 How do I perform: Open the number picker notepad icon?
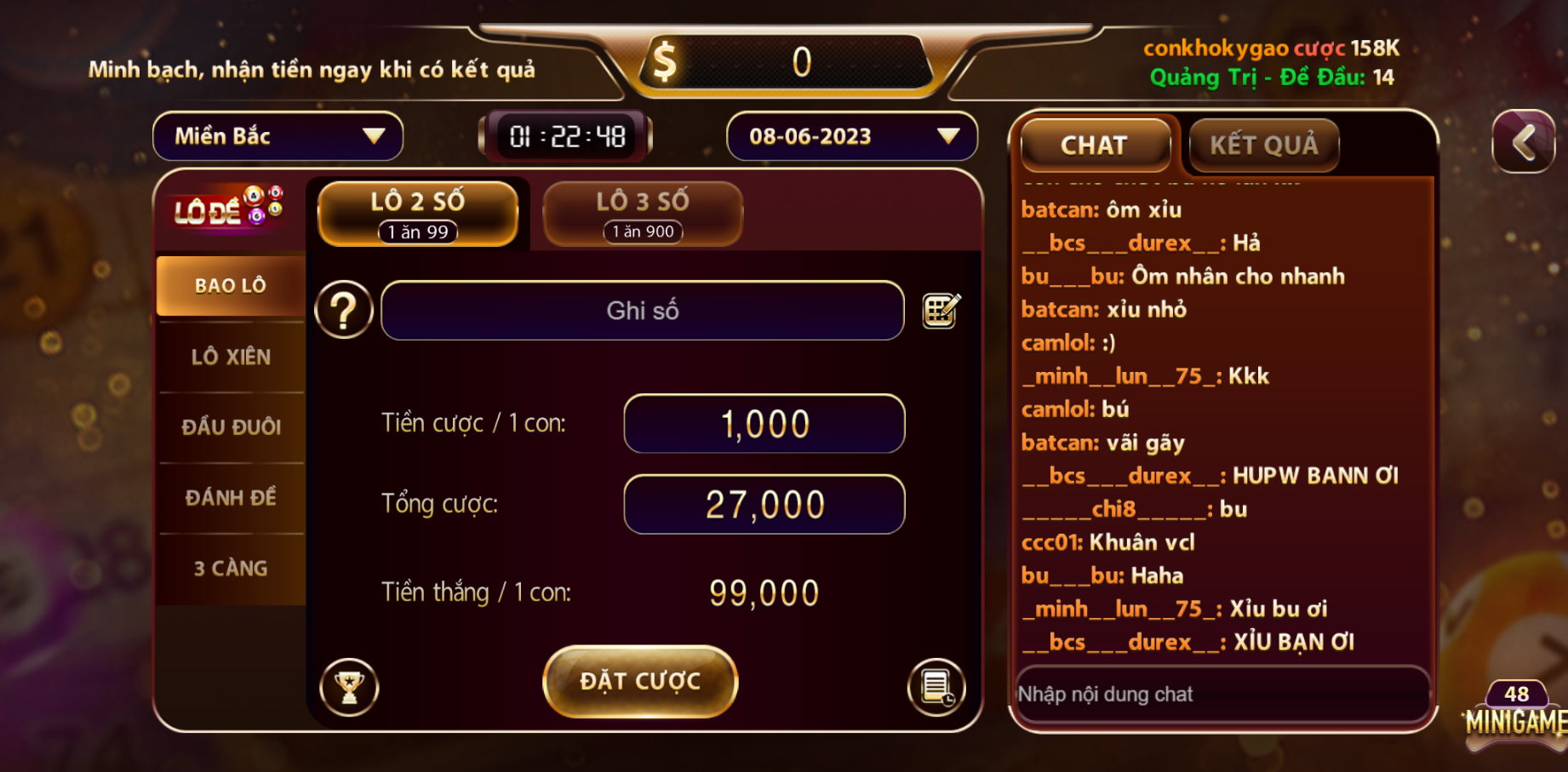(941, 311)
